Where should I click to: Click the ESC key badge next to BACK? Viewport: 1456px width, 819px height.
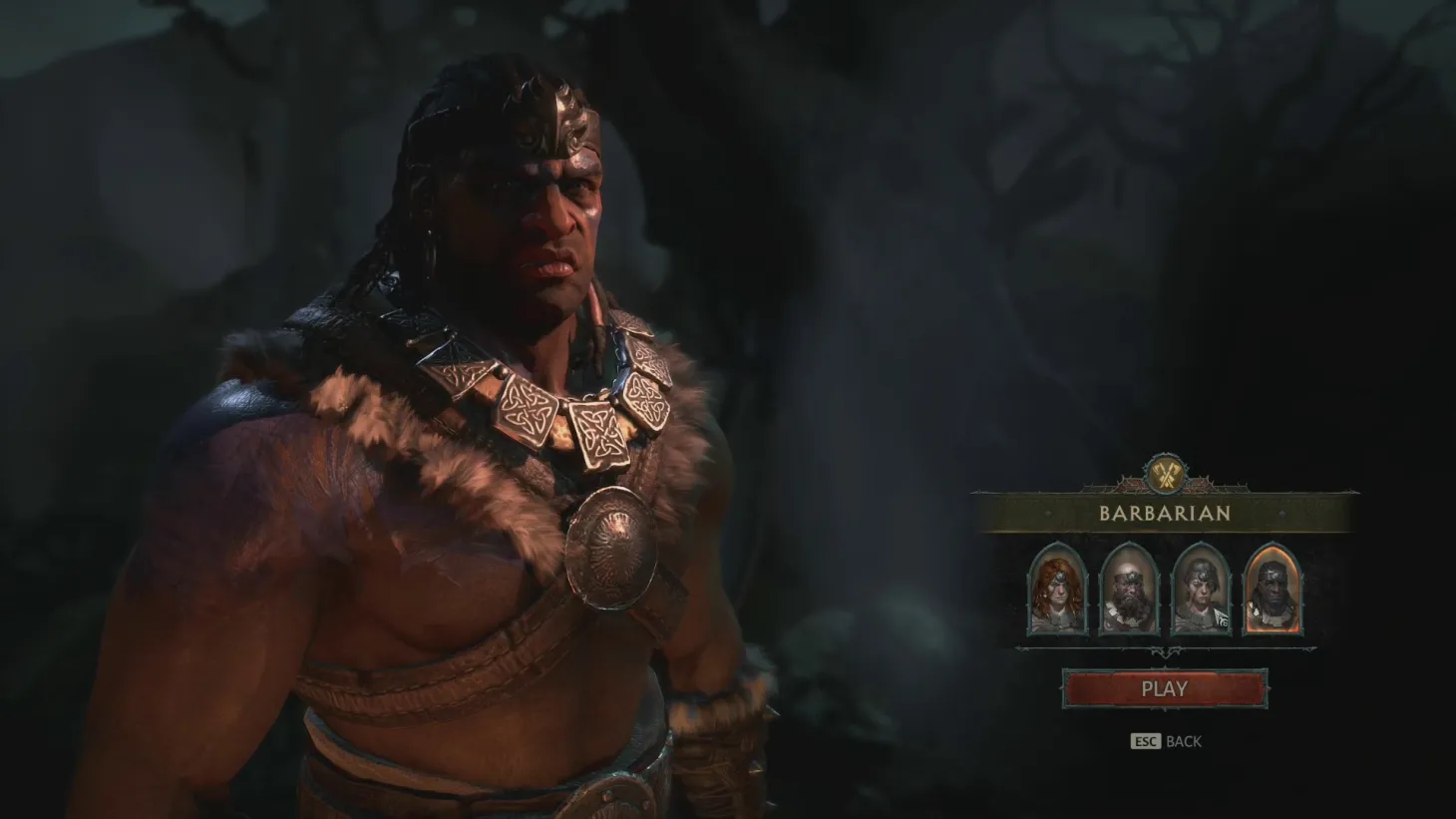(x=1145, y=741)
